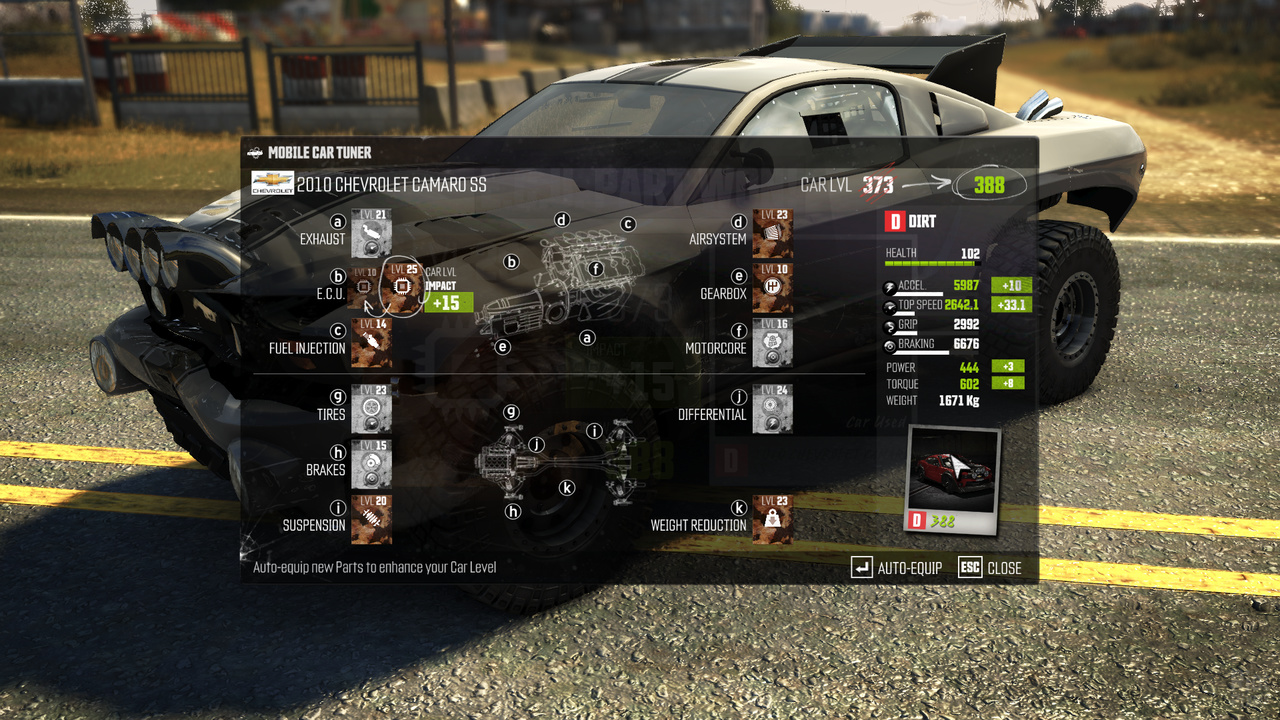Open the Tires part slot
Screen dimensions: 1280x720
(x=371, y=409)
